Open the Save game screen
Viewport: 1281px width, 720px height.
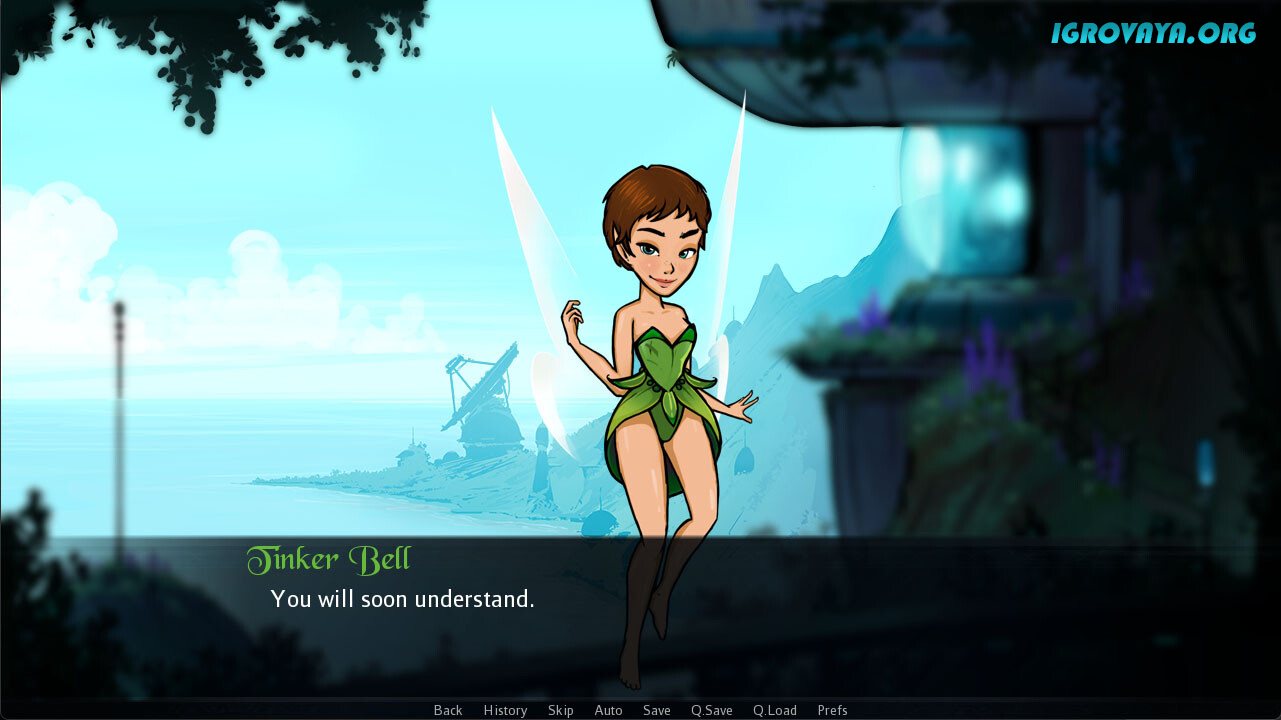[x=657, y=710]
